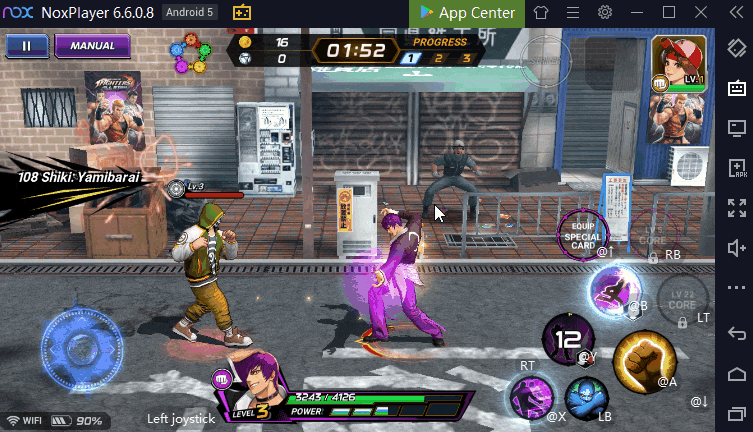This screenshot has height=432, width=753.
Task: Tap the locked LV 22 Core slot
Action: (x=683, y=298)
